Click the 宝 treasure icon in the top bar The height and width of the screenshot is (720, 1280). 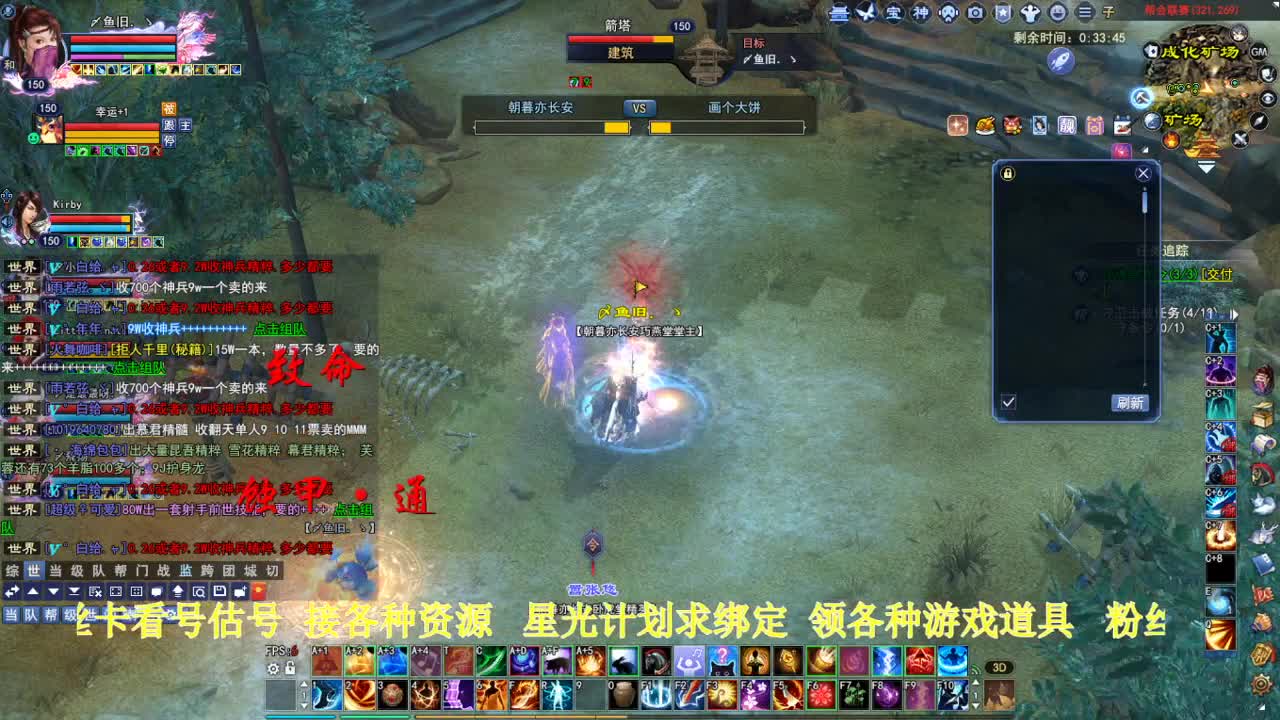tap(893, 13)
